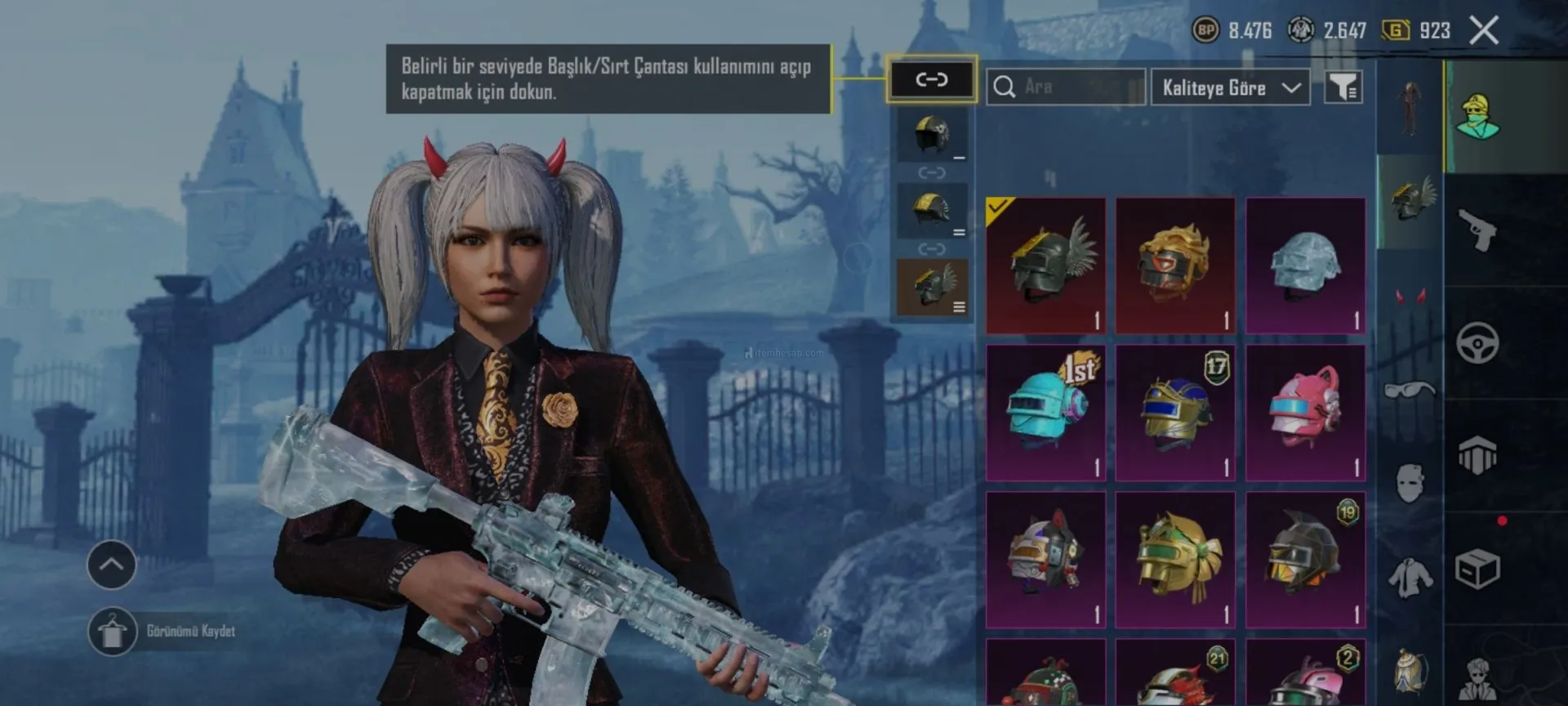This screenshot has width=1568, height=706.
Task: Expand the up-arrow circle button
Action: [x=112, y=565]
